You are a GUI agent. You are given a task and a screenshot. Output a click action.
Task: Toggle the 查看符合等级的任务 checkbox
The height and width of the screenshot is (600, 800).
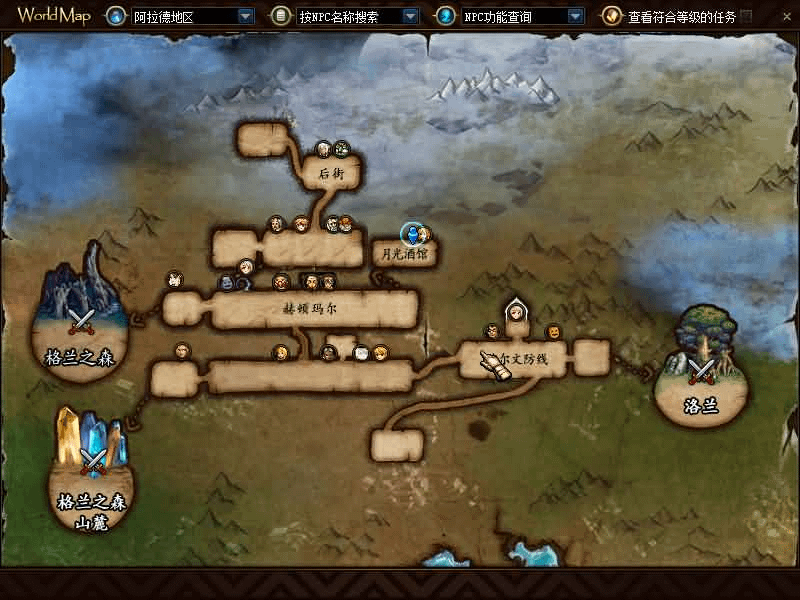pyautogui.click(x=745, y=16)
